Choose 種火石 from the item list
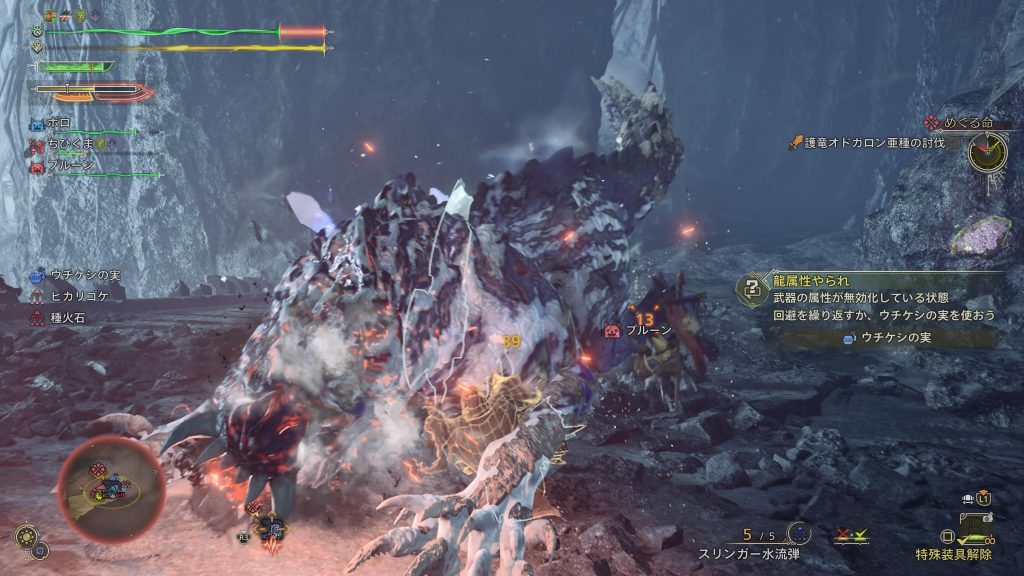 (x=70, y=318)
